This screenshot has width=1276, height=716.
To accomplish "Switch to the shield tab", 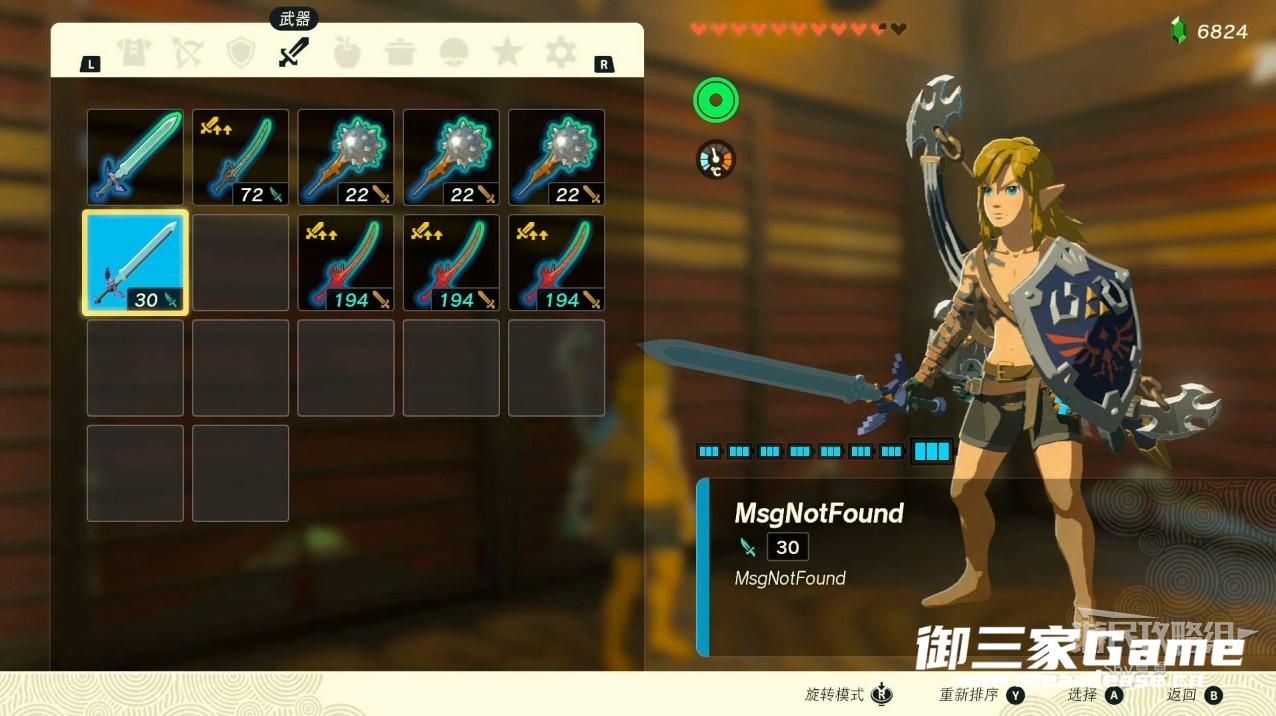I will [x=240, y=52].
